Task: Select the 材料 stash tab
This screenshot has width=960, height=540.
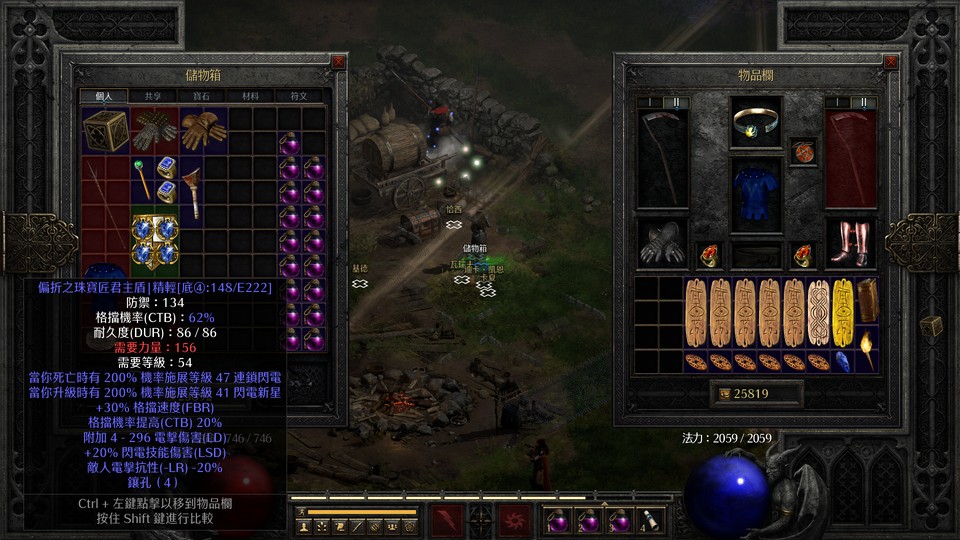Action: coord(250,96)
